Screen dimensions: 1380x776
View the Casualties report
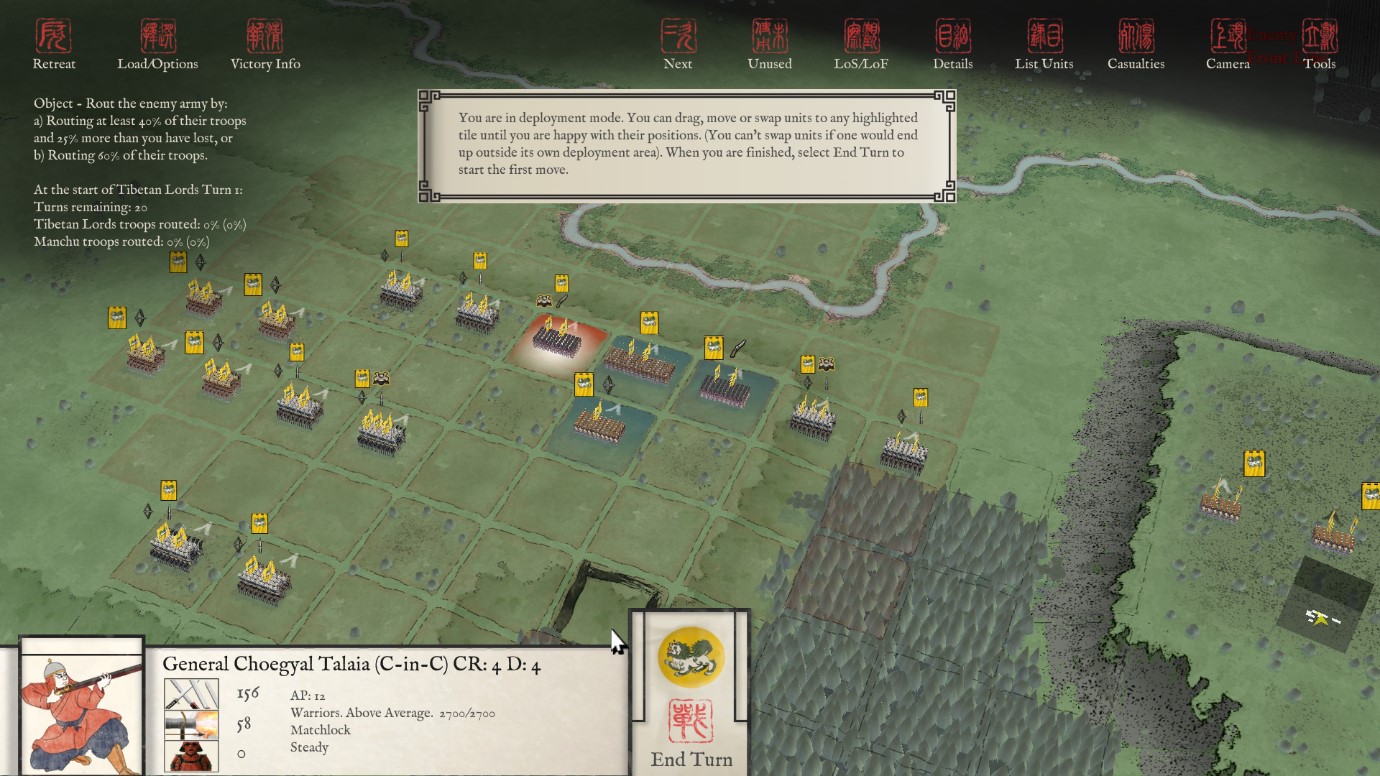tap(1136, 45)
